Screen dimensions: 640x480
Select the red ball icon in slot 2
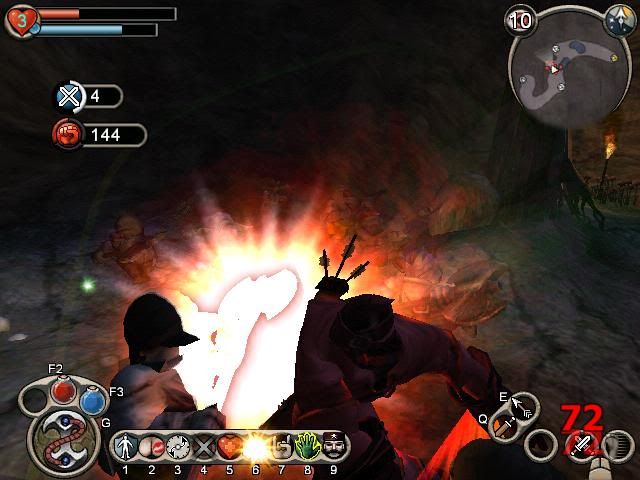[x=151, y=446]
